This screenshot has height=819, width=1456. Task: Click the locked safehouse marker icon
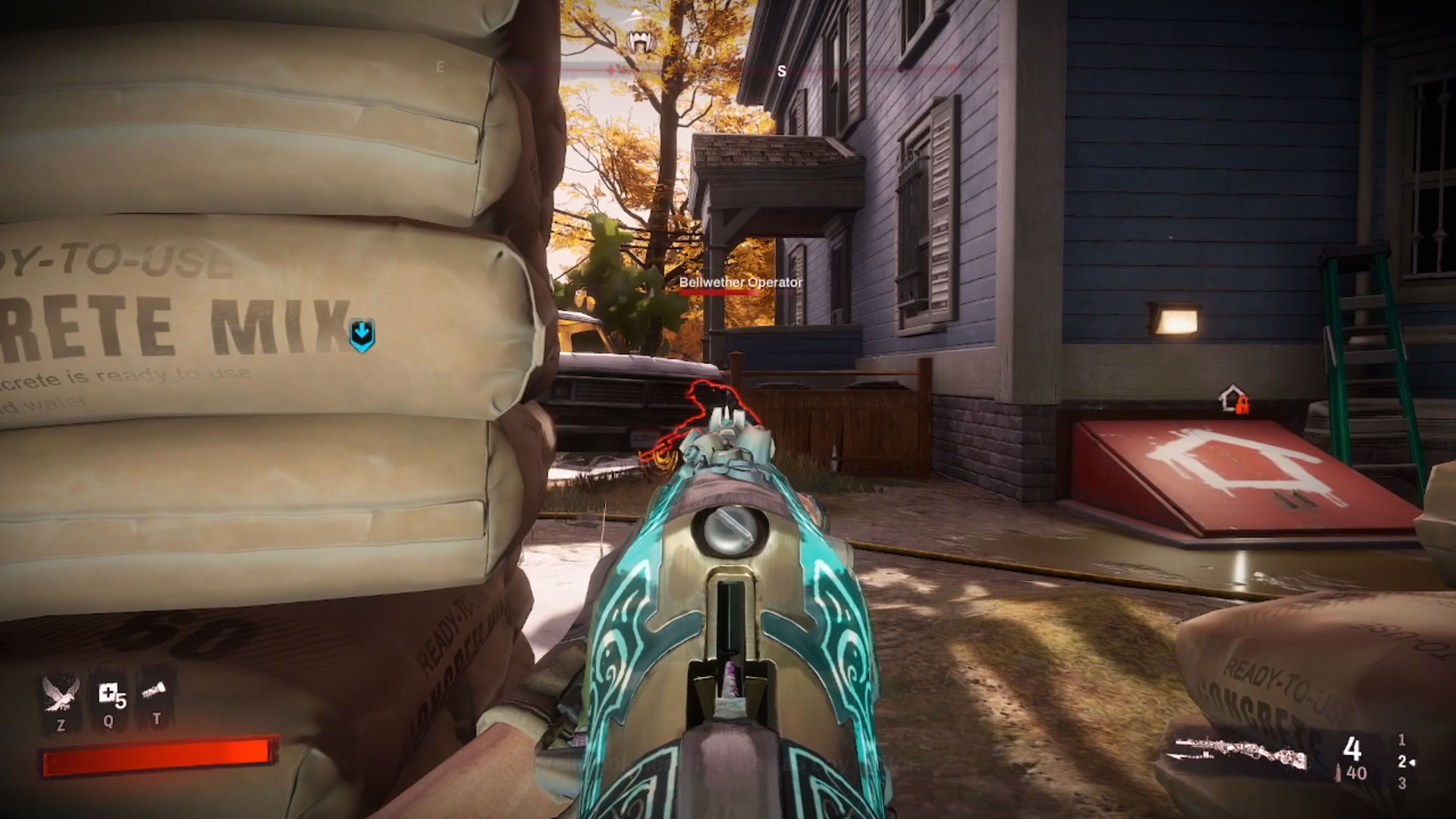pos(1232,399)
